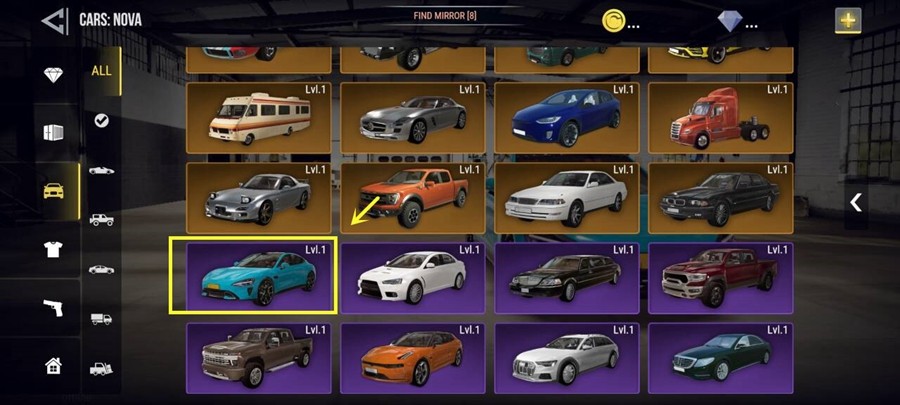Select the dark green luxury sedan card

click(x=721, y=357)
